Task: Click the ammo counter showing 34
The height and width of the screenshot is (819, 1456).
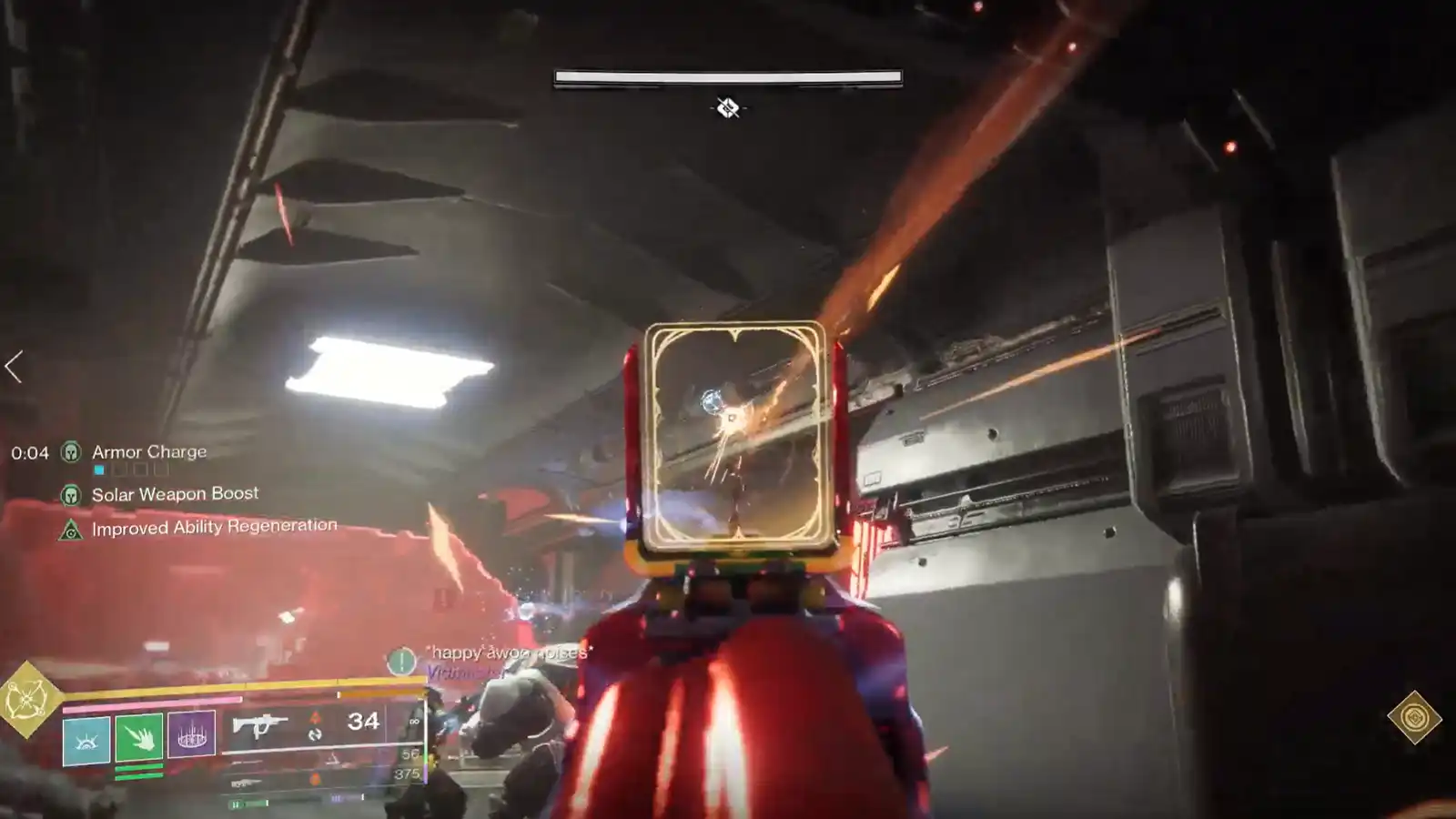Action: [363, 722]
